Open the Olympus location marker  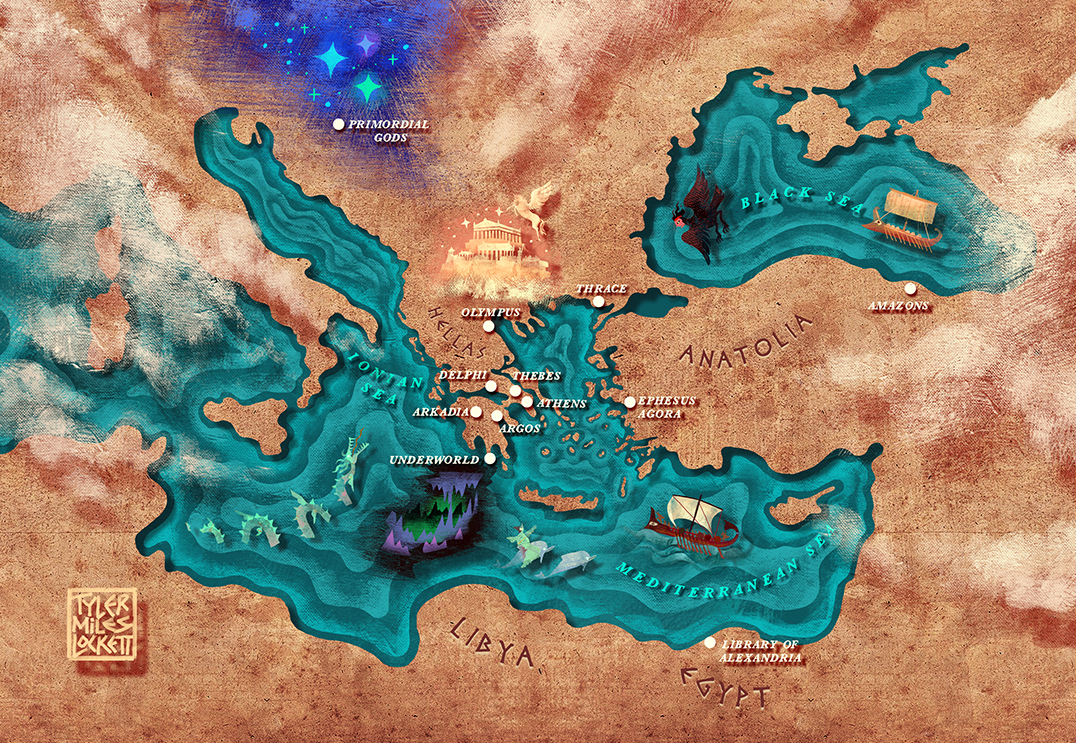point(488,326)
